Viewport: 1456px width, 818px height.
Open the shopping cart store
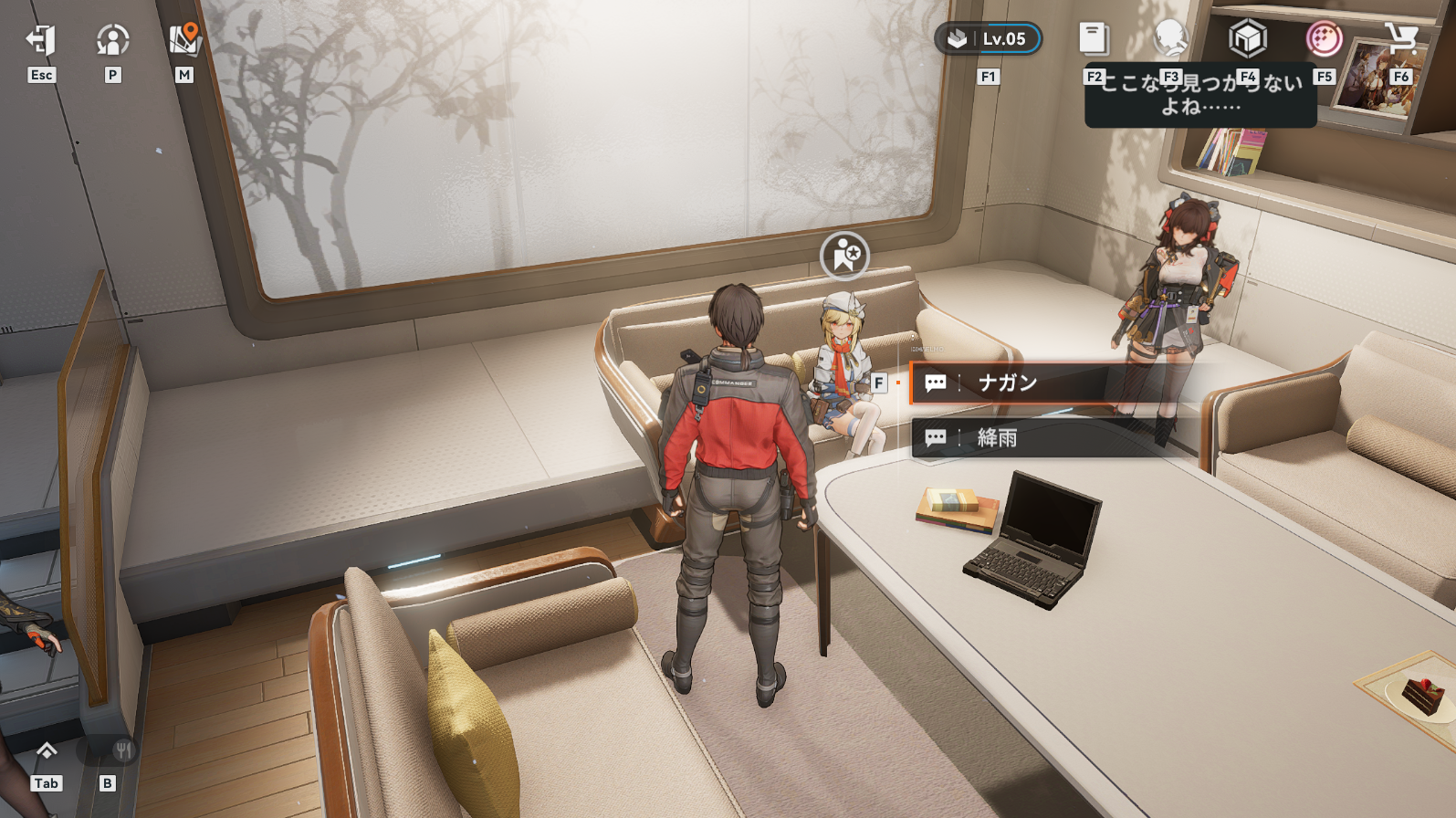pos(1400,39)
